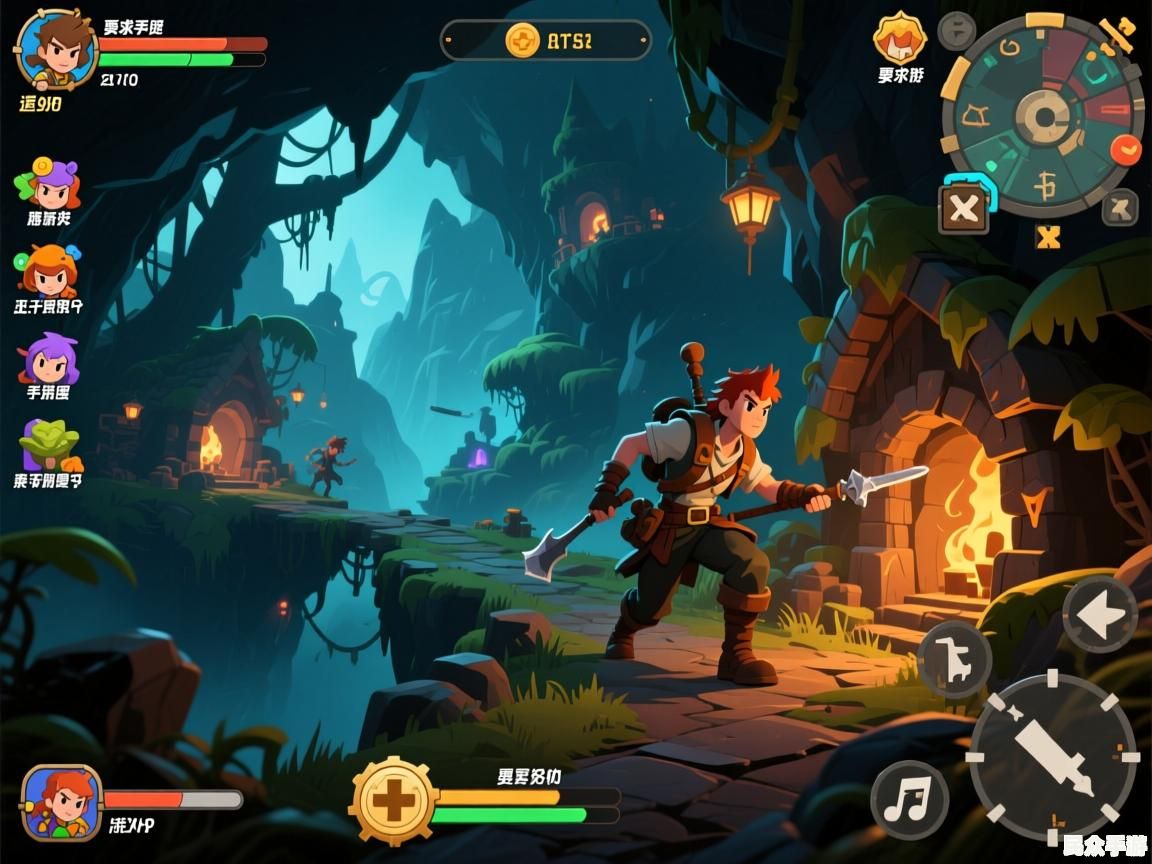
Task: Use the small round skill button above attack
Action: [954, 659]
